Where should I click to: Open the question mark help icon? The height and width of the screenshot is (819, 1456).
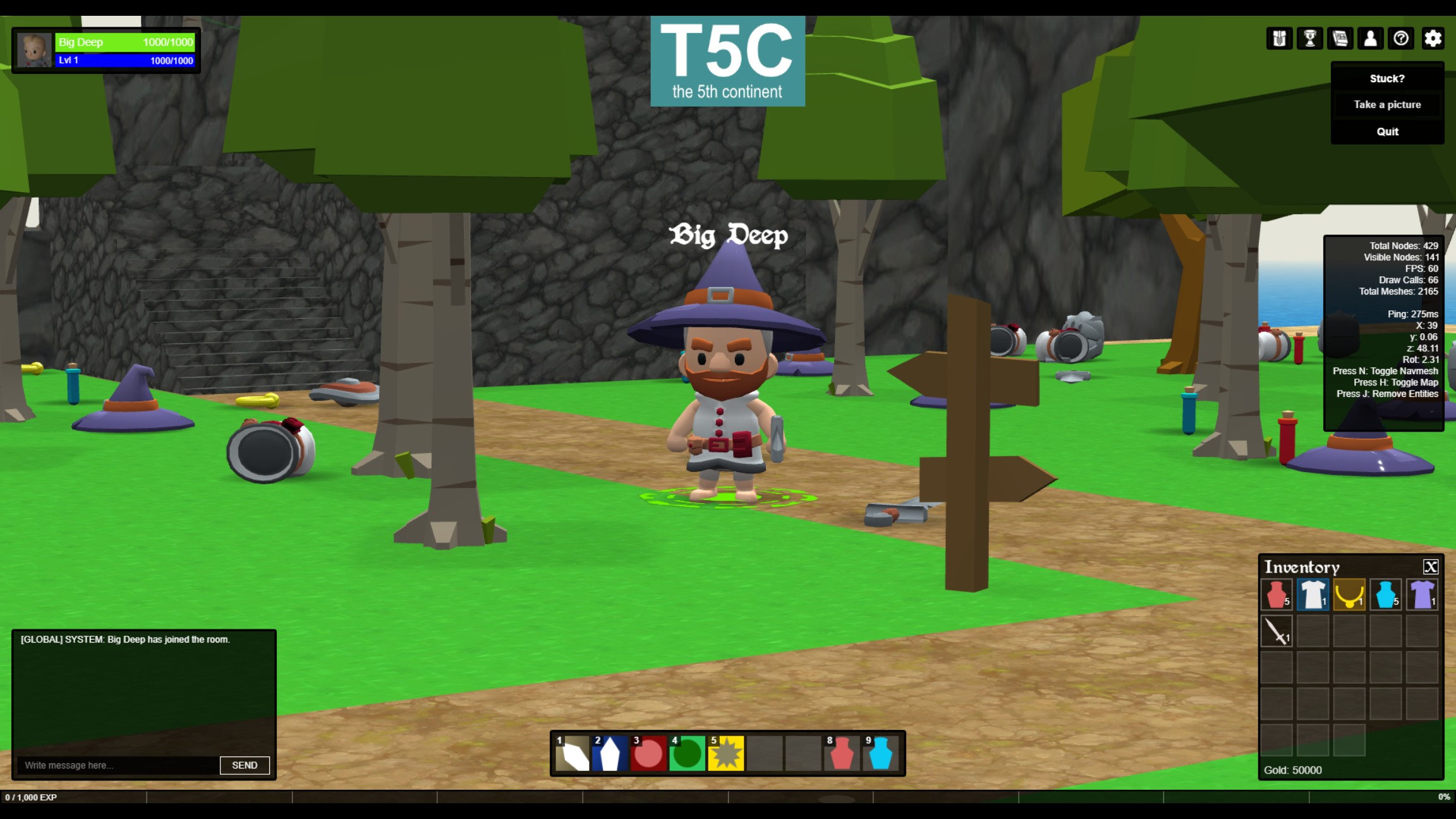click(1401, 39)
